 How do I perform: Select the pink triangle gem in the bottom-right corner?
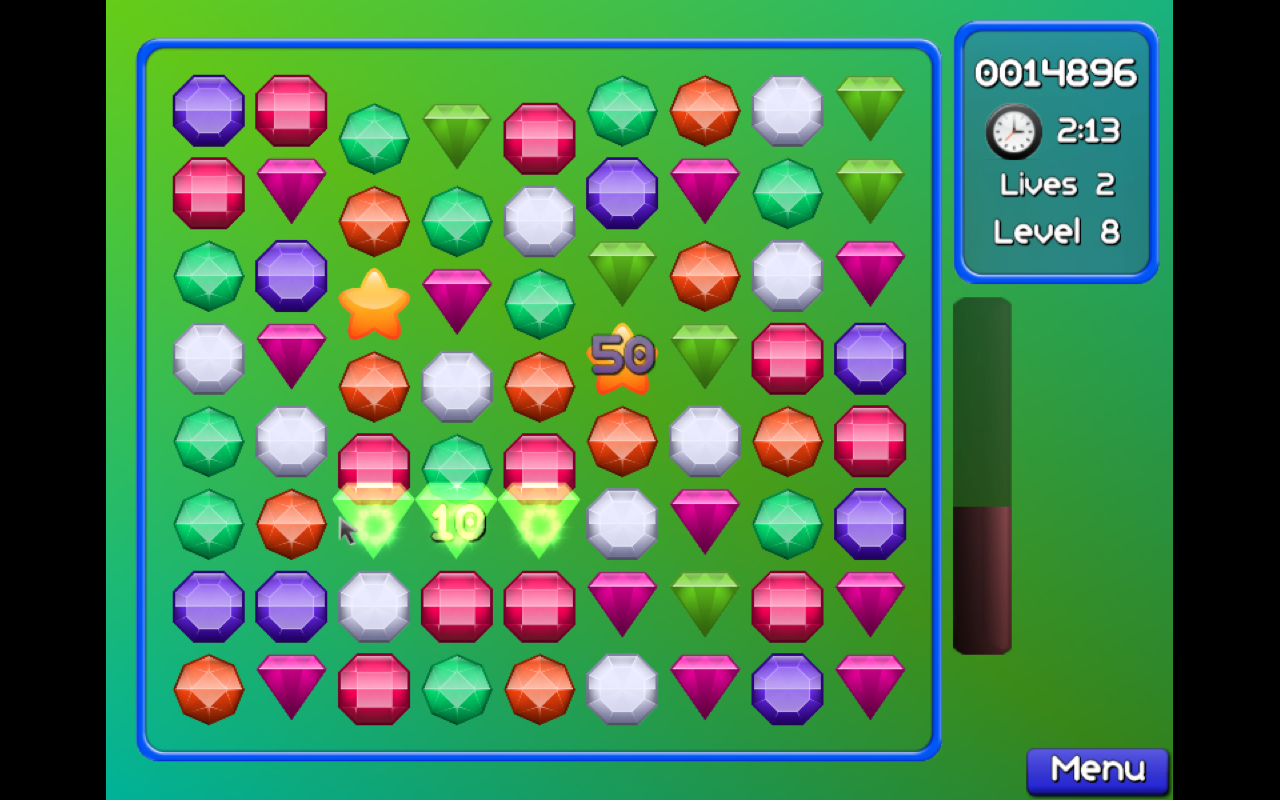pyautogui.click(x=870, y=687)
